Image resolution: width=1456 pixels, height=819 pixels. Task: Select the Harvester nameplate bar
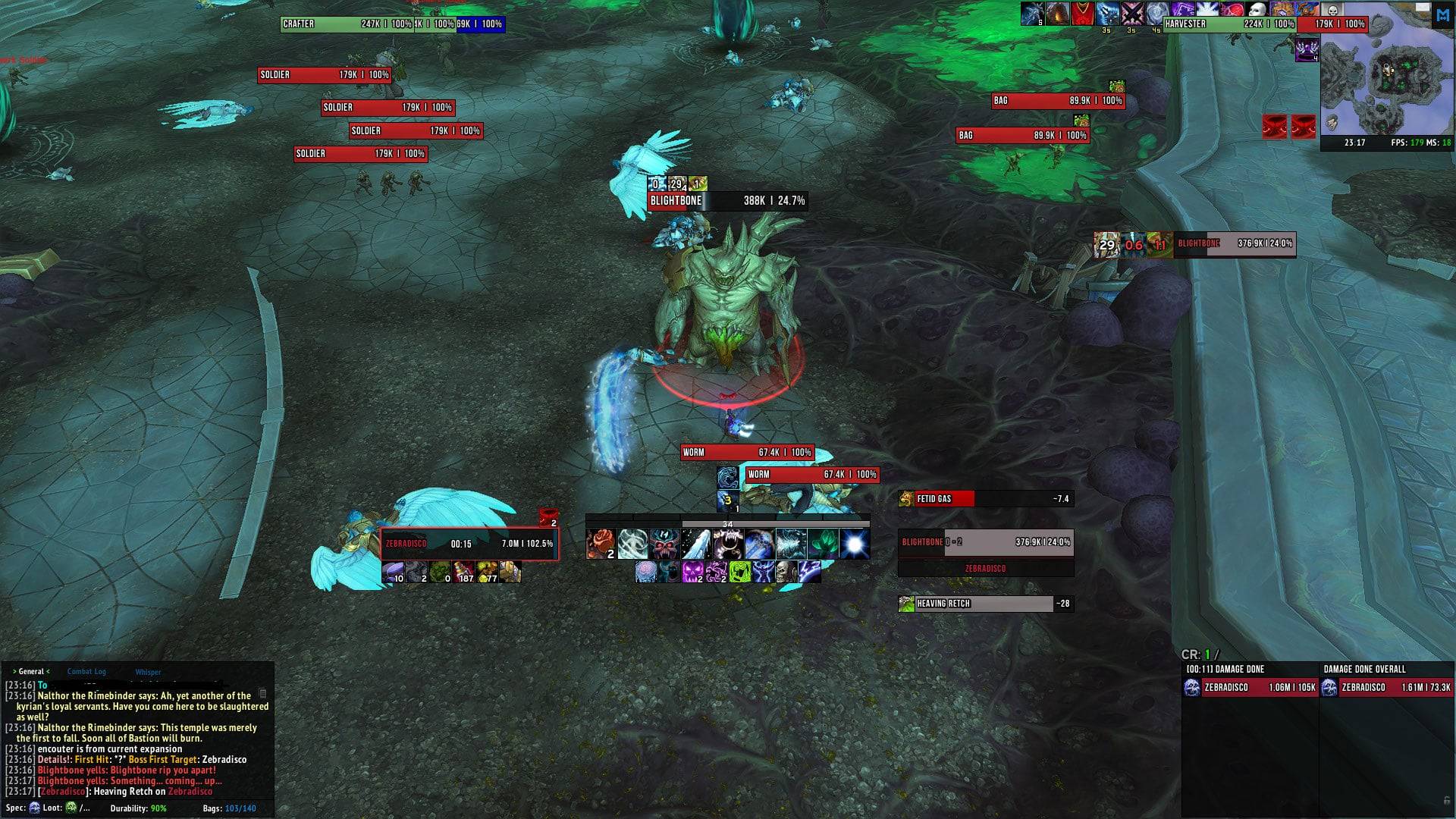click(x=1228, y=24)
